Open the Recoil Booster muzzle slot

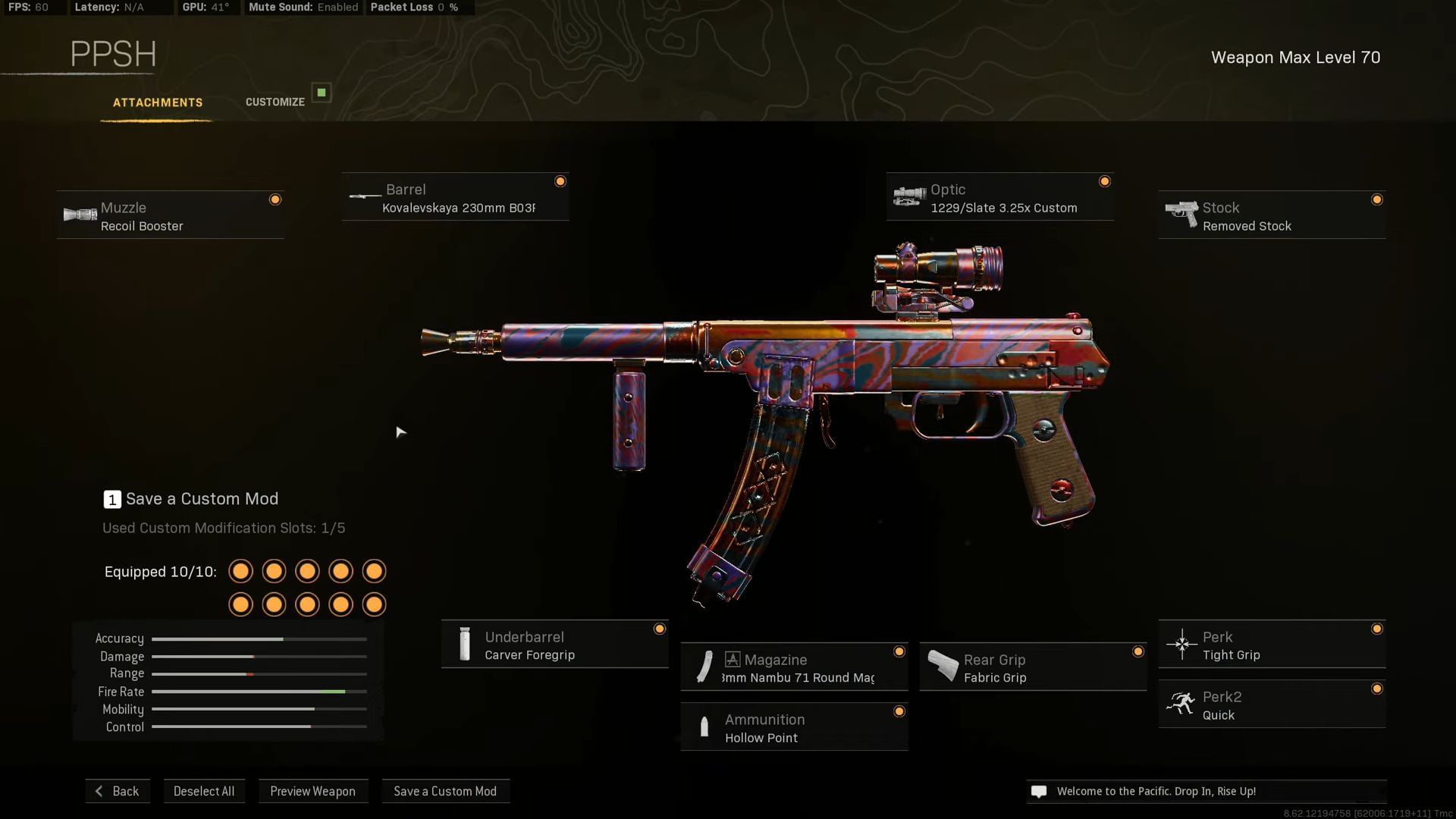tap(170, 215)
